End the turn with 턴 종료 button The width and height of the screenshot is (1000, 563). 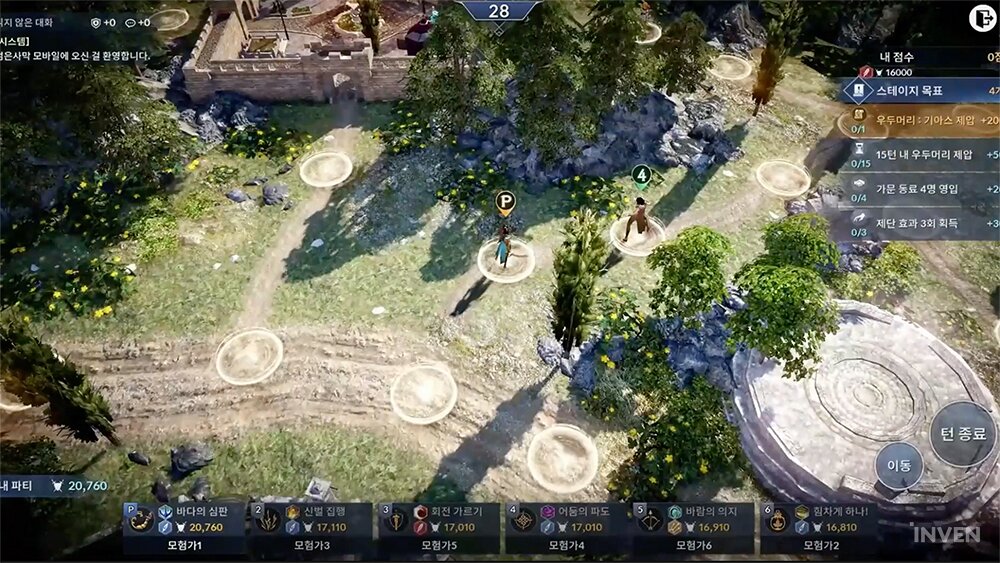tap(963, 434)
